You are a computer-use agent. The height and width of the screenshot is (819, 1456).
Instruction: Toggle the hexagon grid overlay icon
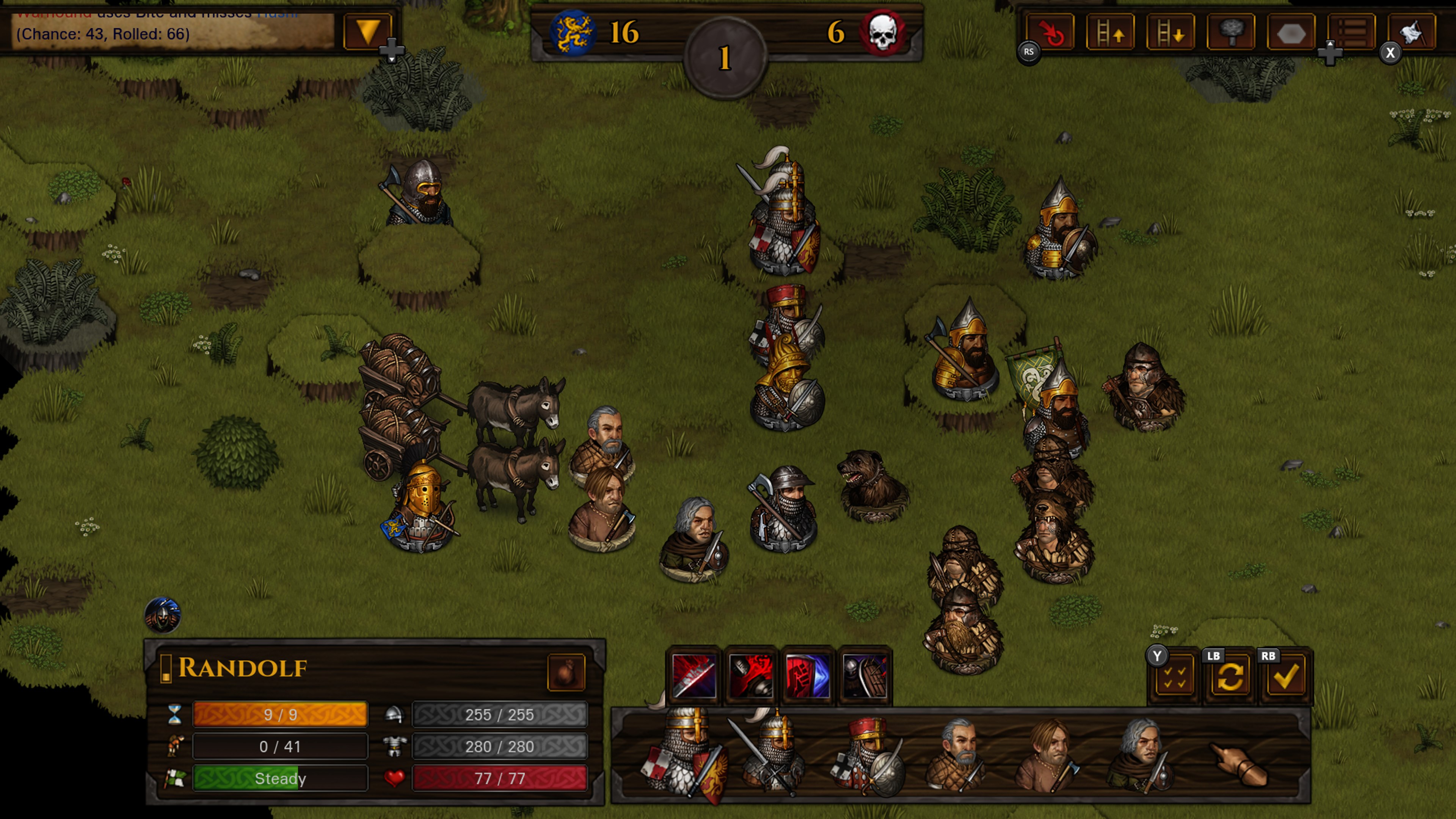[x=1292, y=33]
